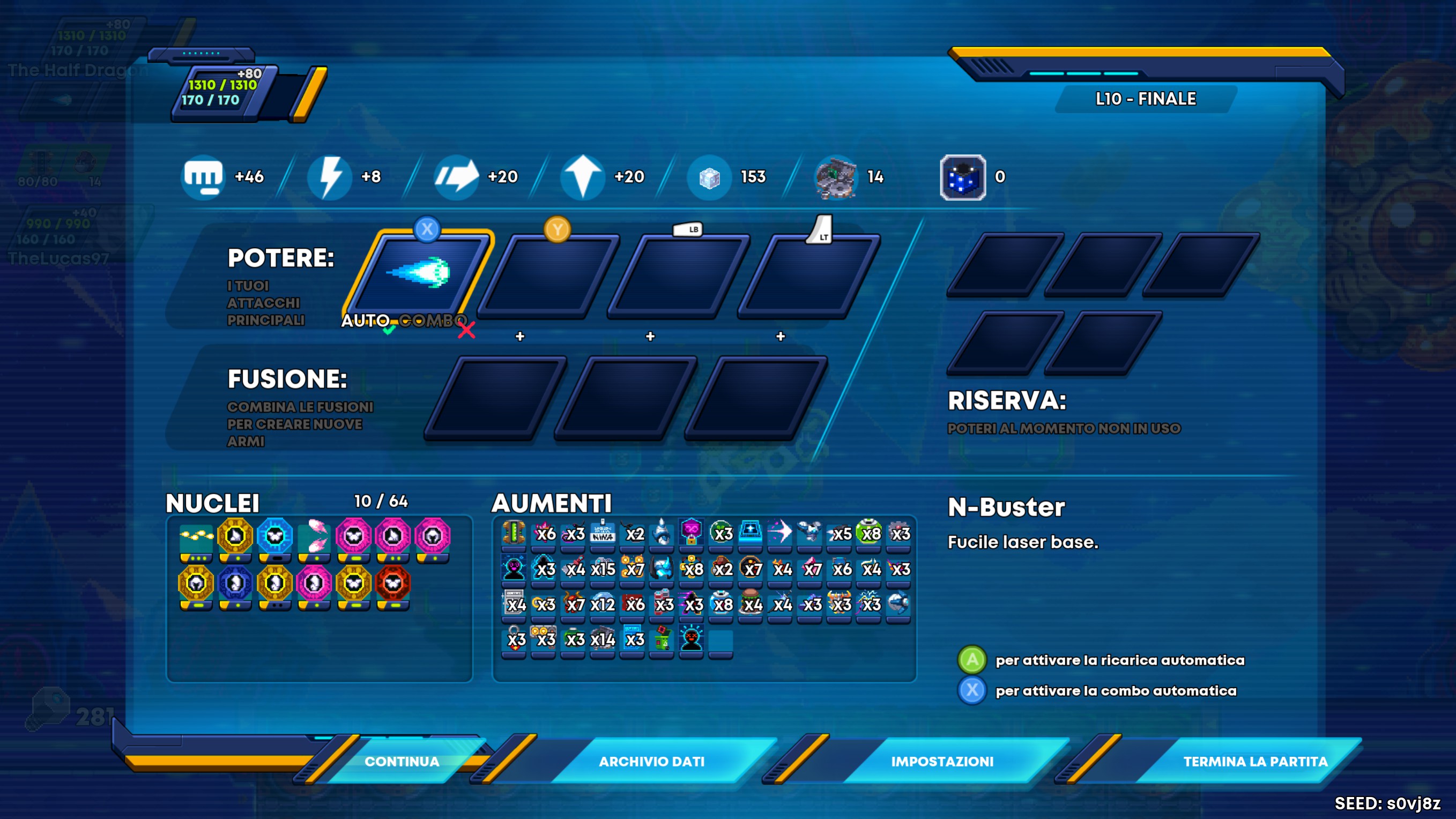1456x819 pixels.
Task: Open ARCHIVIO DATI
Action: pos(651,761)
